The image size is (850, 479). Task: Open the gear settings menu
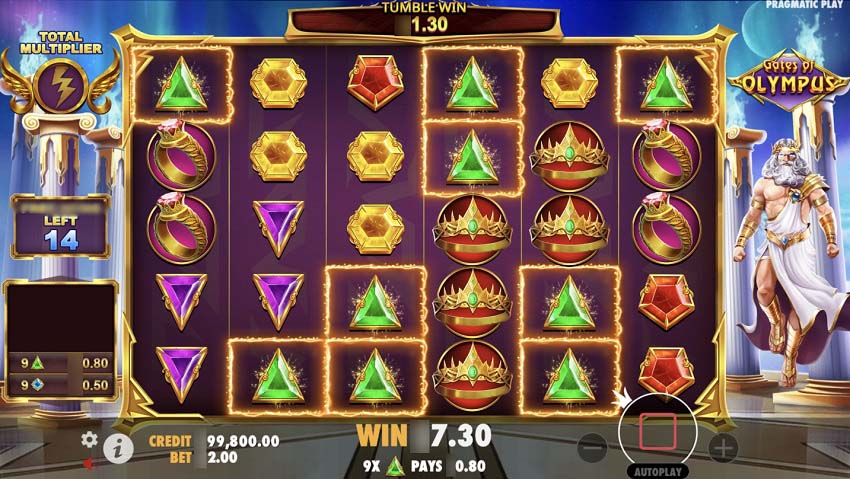(x=89, y=438)
